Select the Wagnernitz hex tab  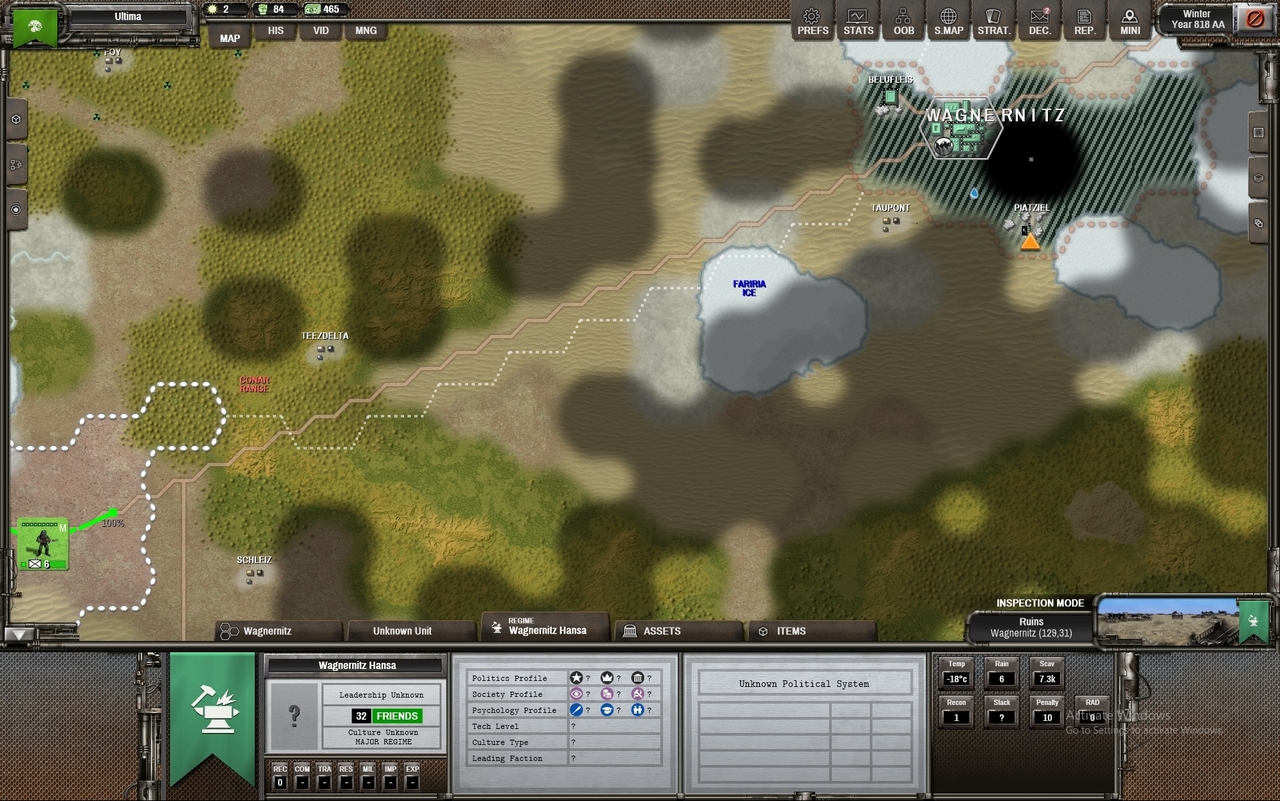[x=280, y=631]
